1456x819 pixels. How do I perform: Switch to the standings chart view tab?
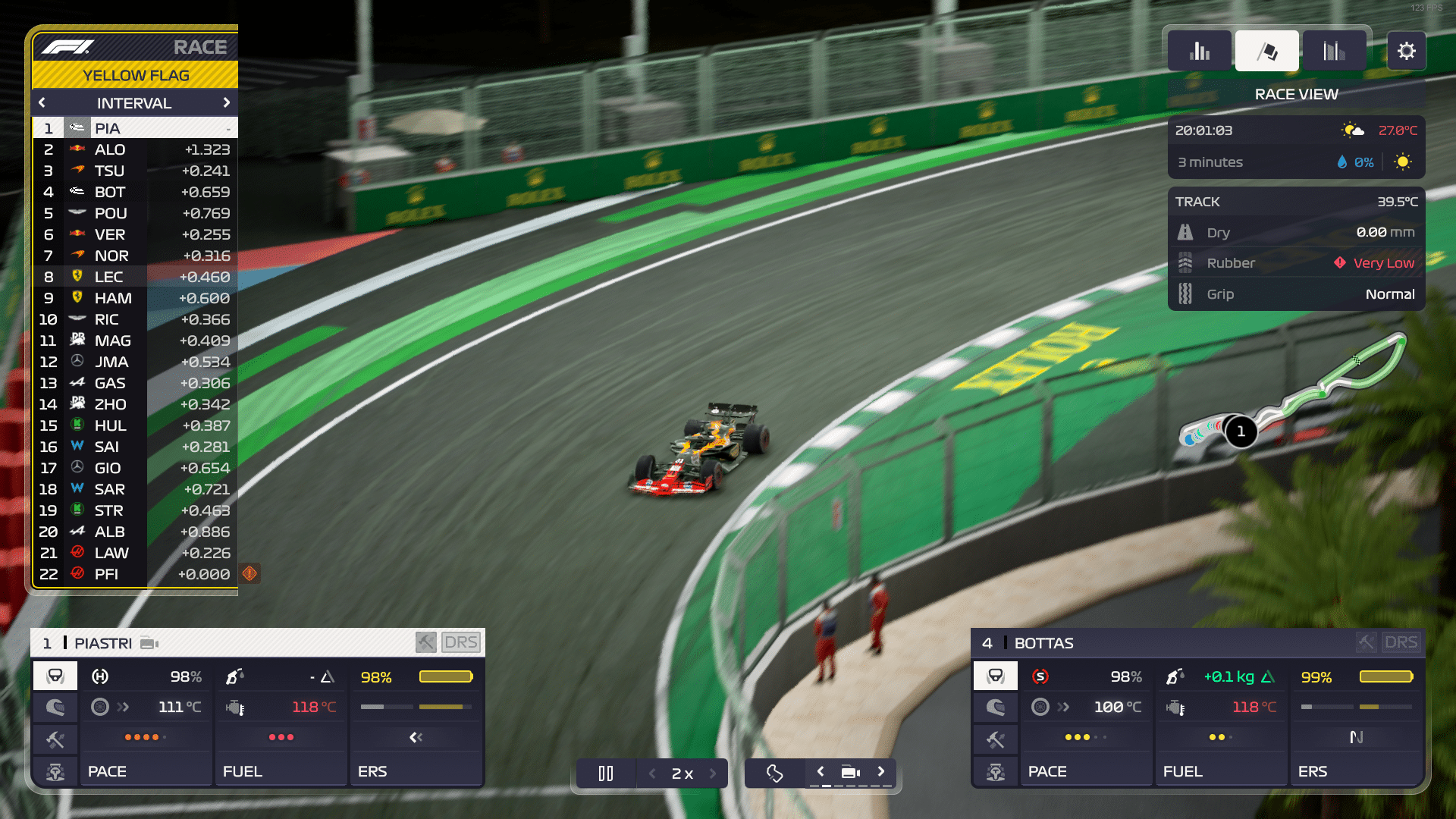[x=1199, y=49]
